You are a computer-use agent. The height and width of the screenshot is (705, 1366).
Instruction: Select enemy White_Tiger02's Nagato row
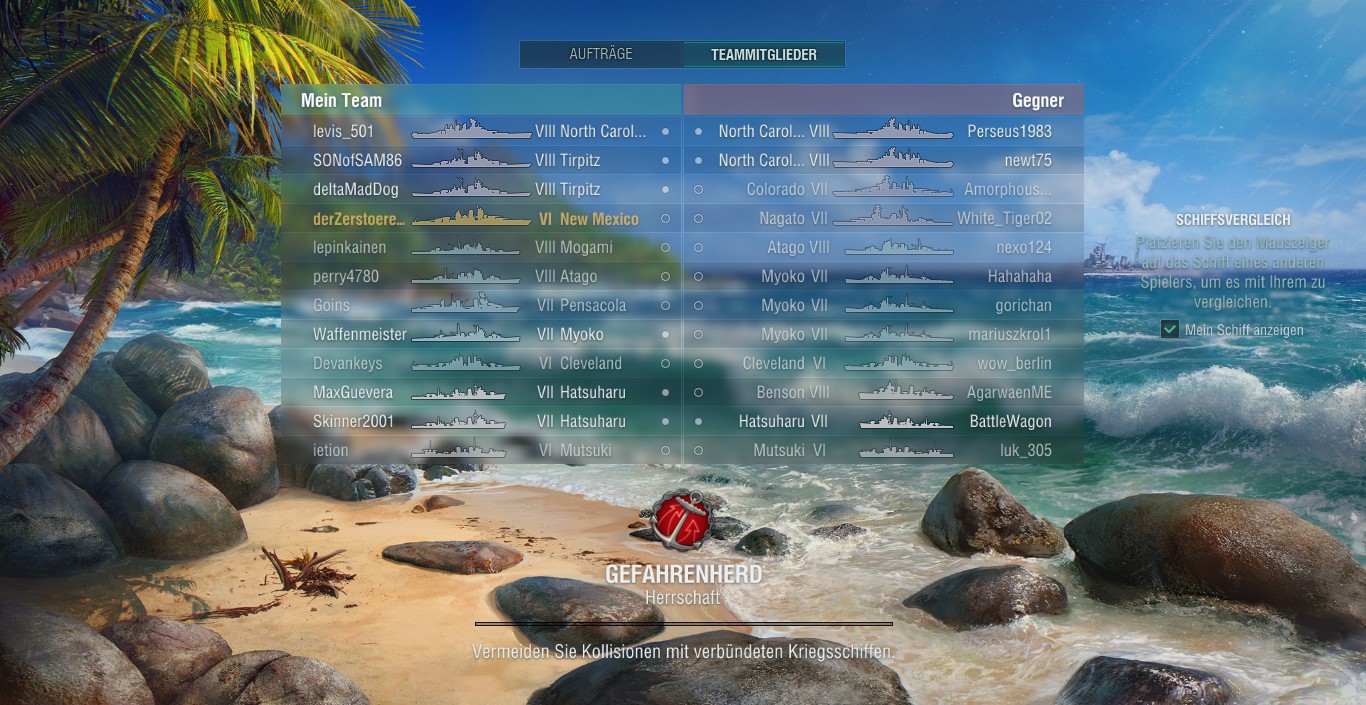884,218
